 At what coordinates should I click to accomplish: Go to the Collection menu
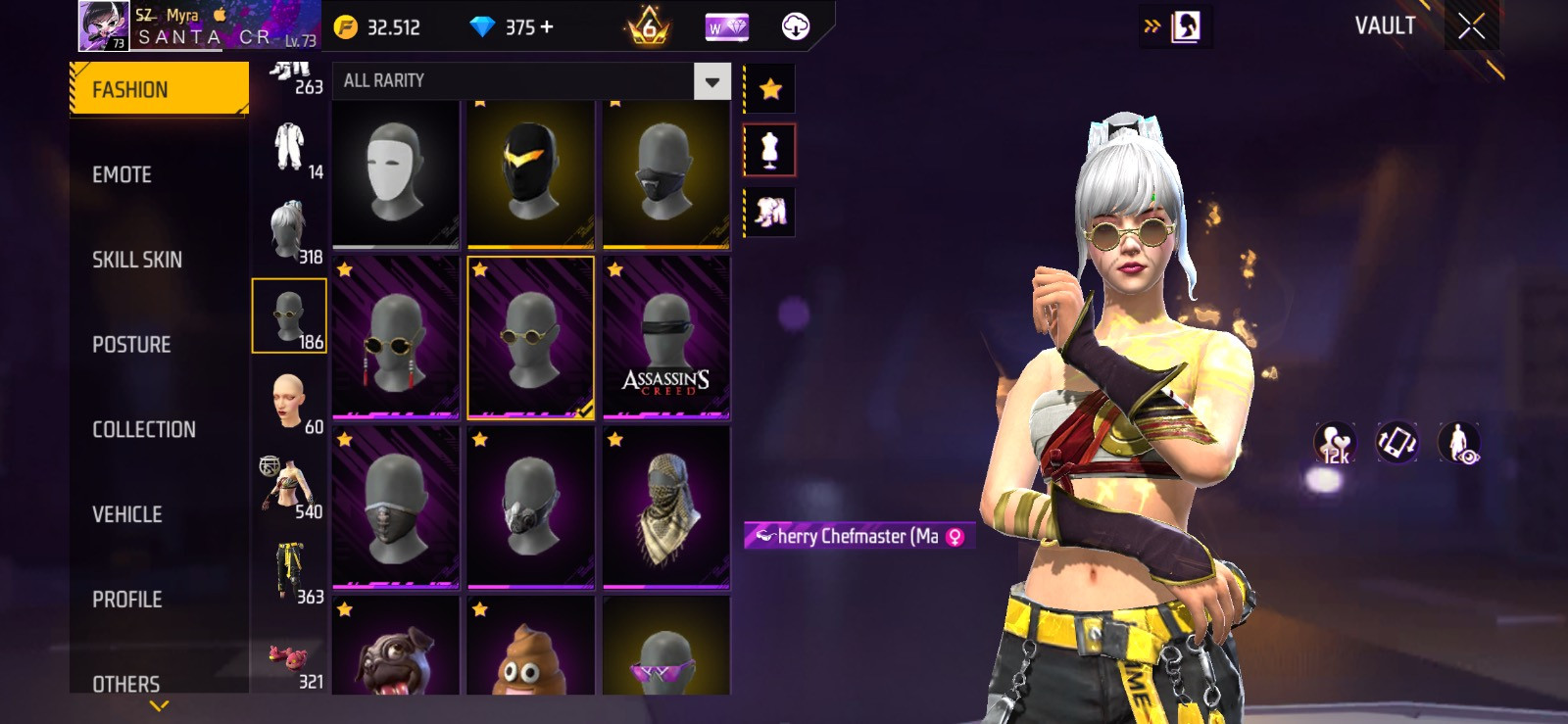point(144,429)
